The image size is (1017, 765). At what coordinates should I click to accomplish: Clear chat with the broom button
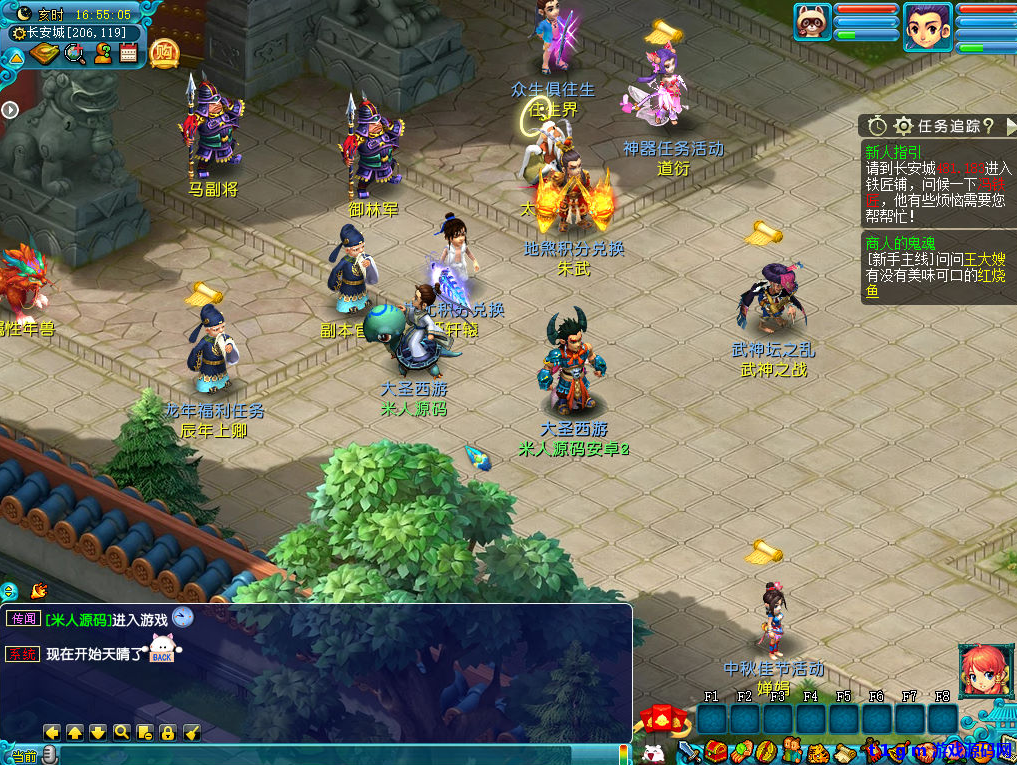coord(191,732)
